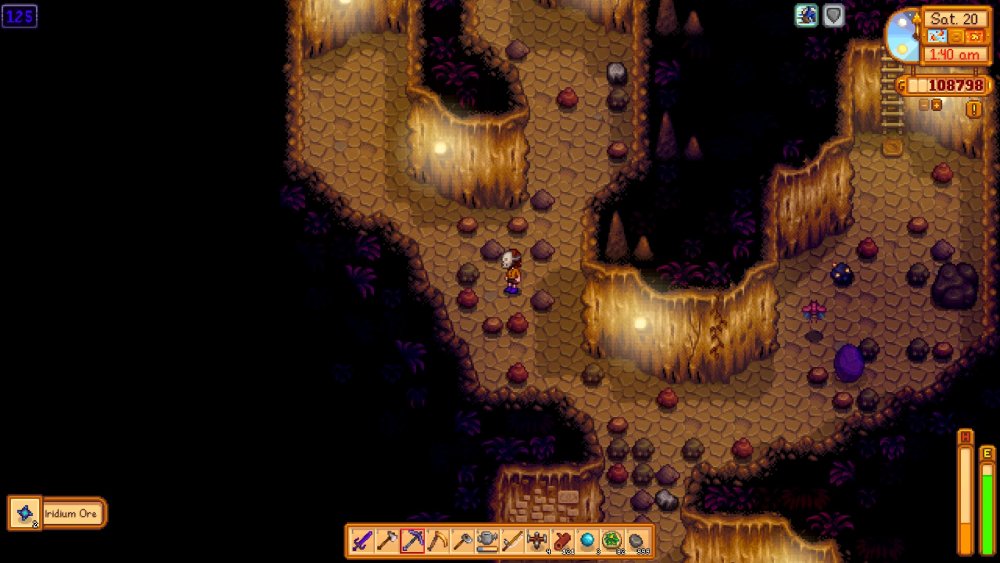Select the highlighted pickaxe slot
This screenshot has width=1000, height=563.
point(412,541)
